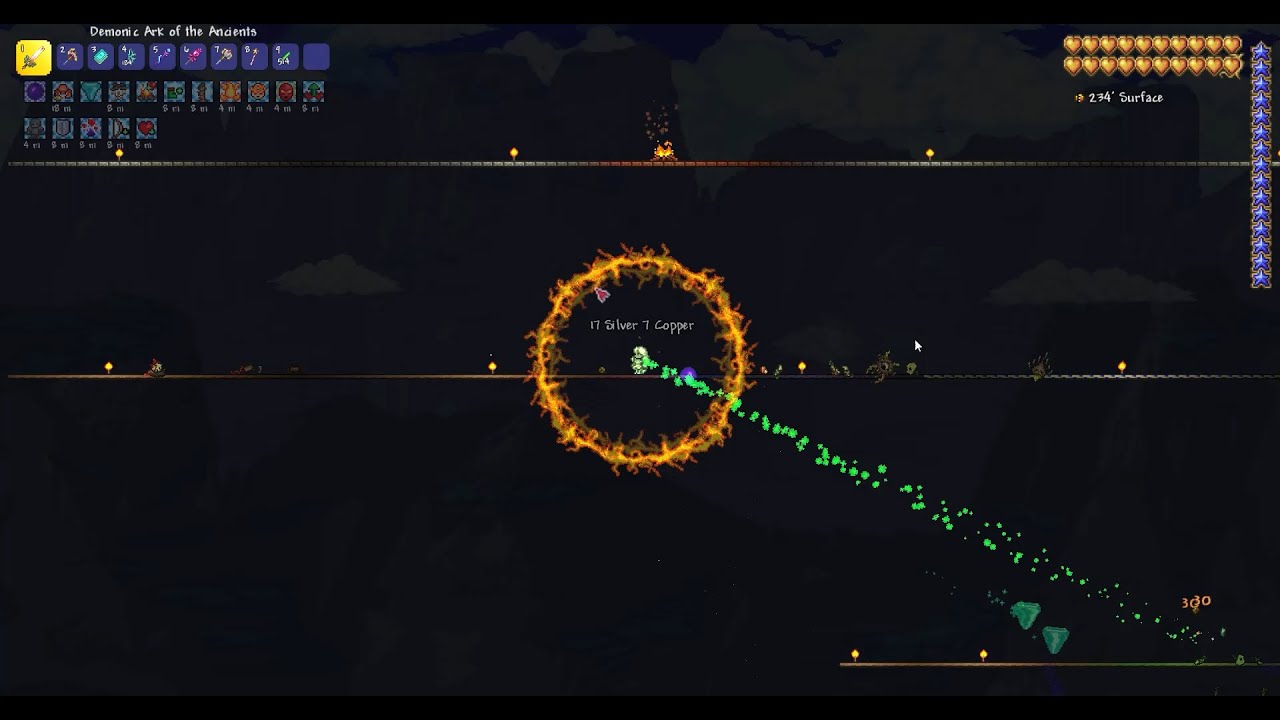Click the bow and arrow buff icon
Viewport: 1280px width, 720px height.
click(x=118, y=128)
